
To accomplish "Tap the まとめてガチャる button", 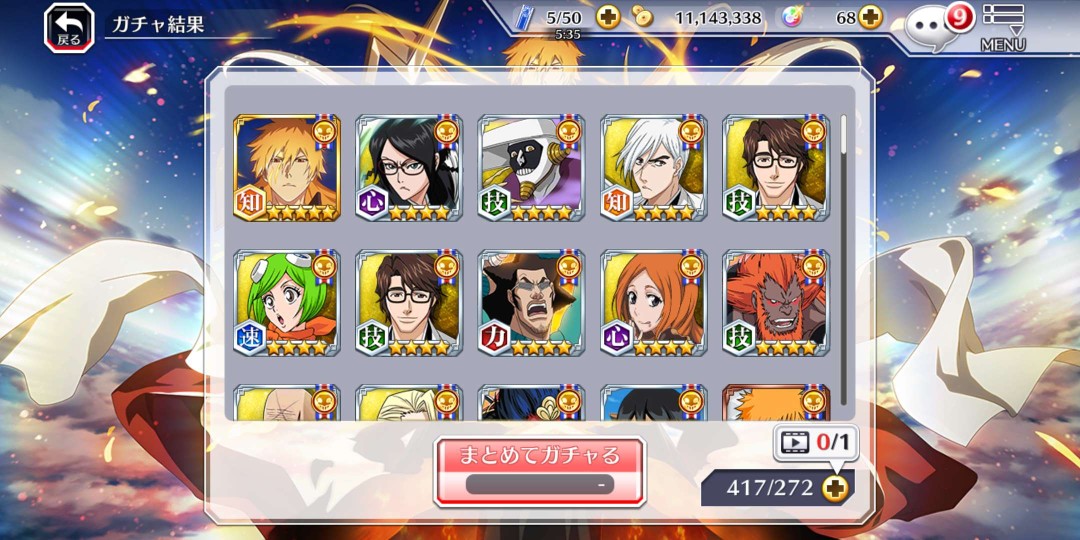I will 539,470.
